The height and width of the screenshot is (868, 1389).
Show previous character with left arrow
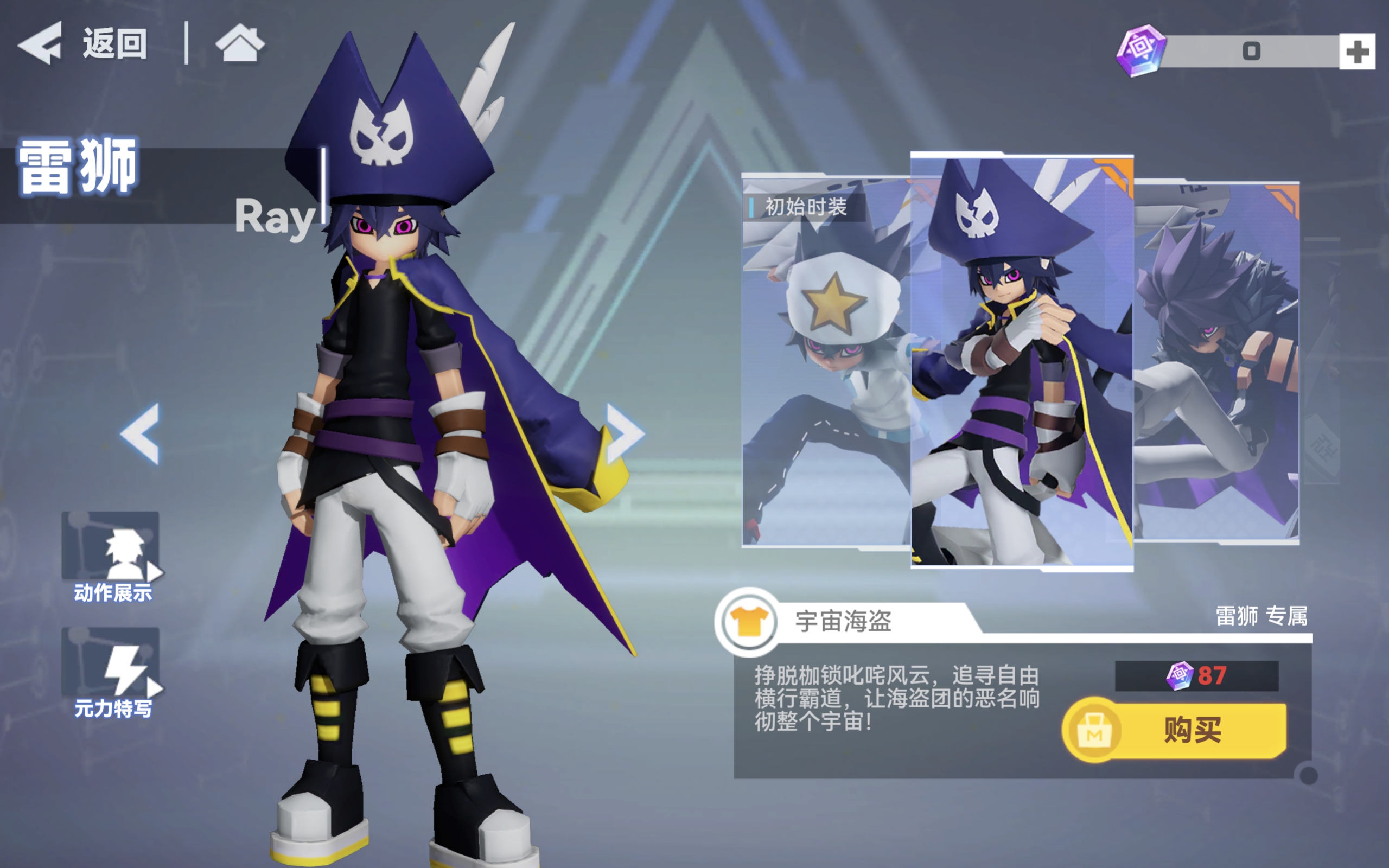click(x=140, y=433)
